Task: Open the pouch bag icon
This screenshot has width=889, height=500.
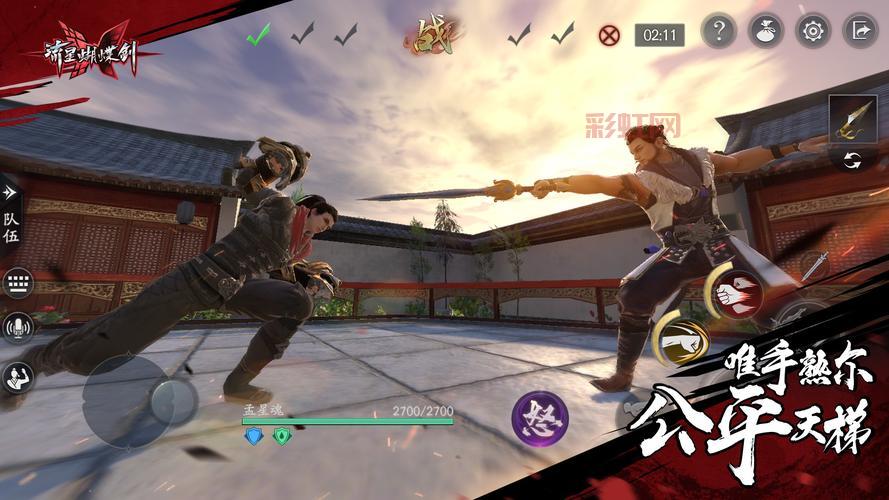Action: tap(766, 31)
